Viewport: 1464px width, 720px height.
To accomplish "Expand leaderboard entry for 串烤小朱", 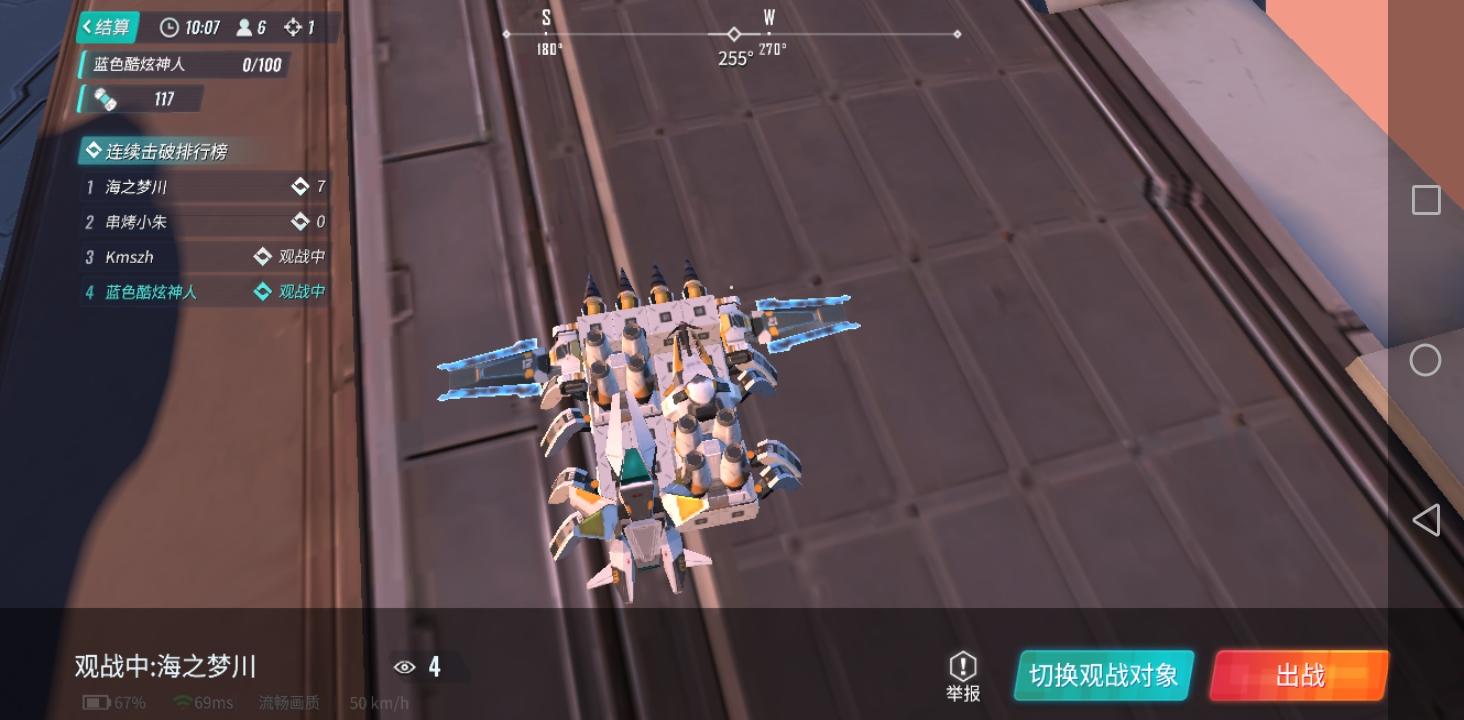I will point(138,222).
